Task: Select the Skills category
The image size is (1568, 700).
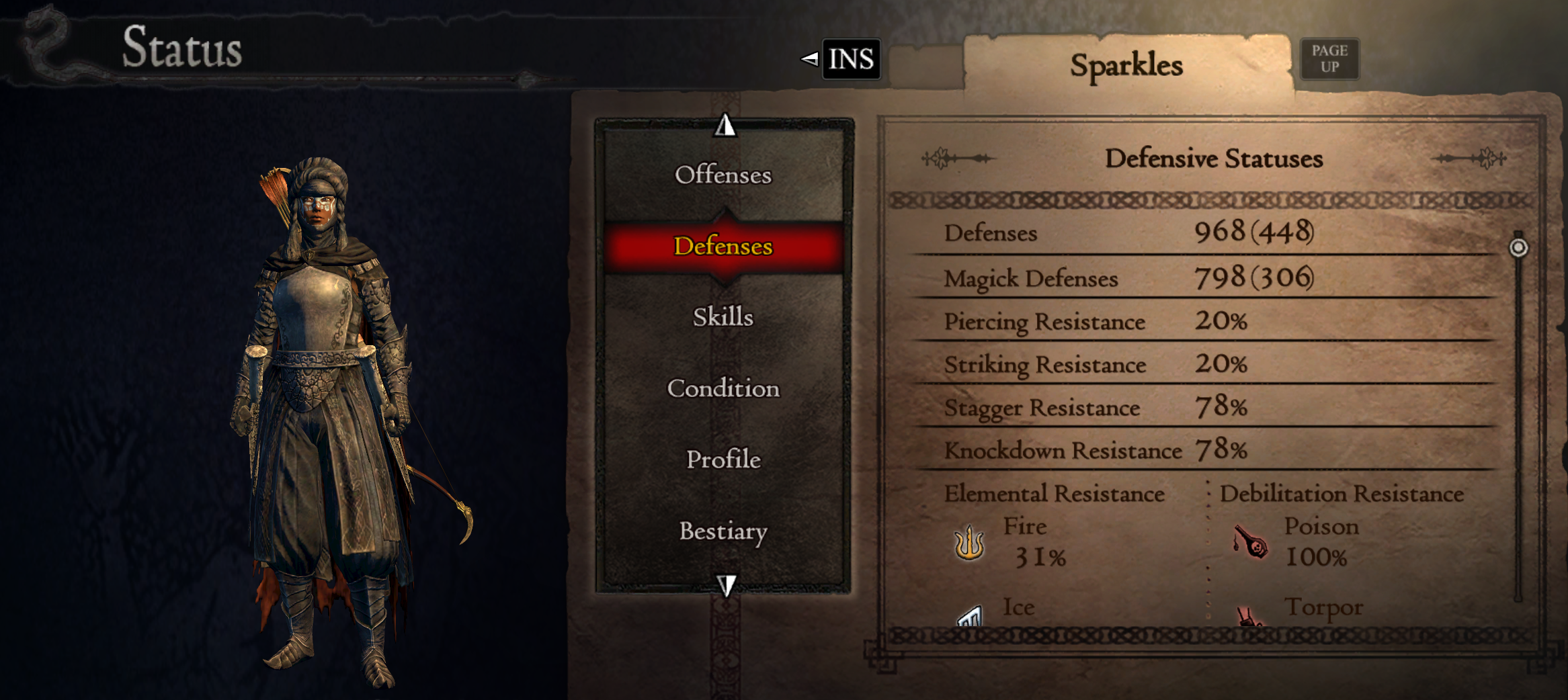Action: pyautogui.click(x=724, y=317)
